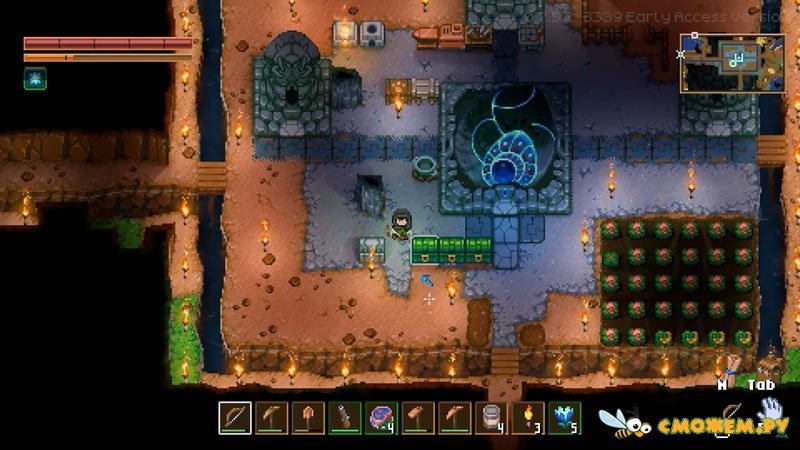Pick the red-and-blue ore stack slot

[380, 415]
